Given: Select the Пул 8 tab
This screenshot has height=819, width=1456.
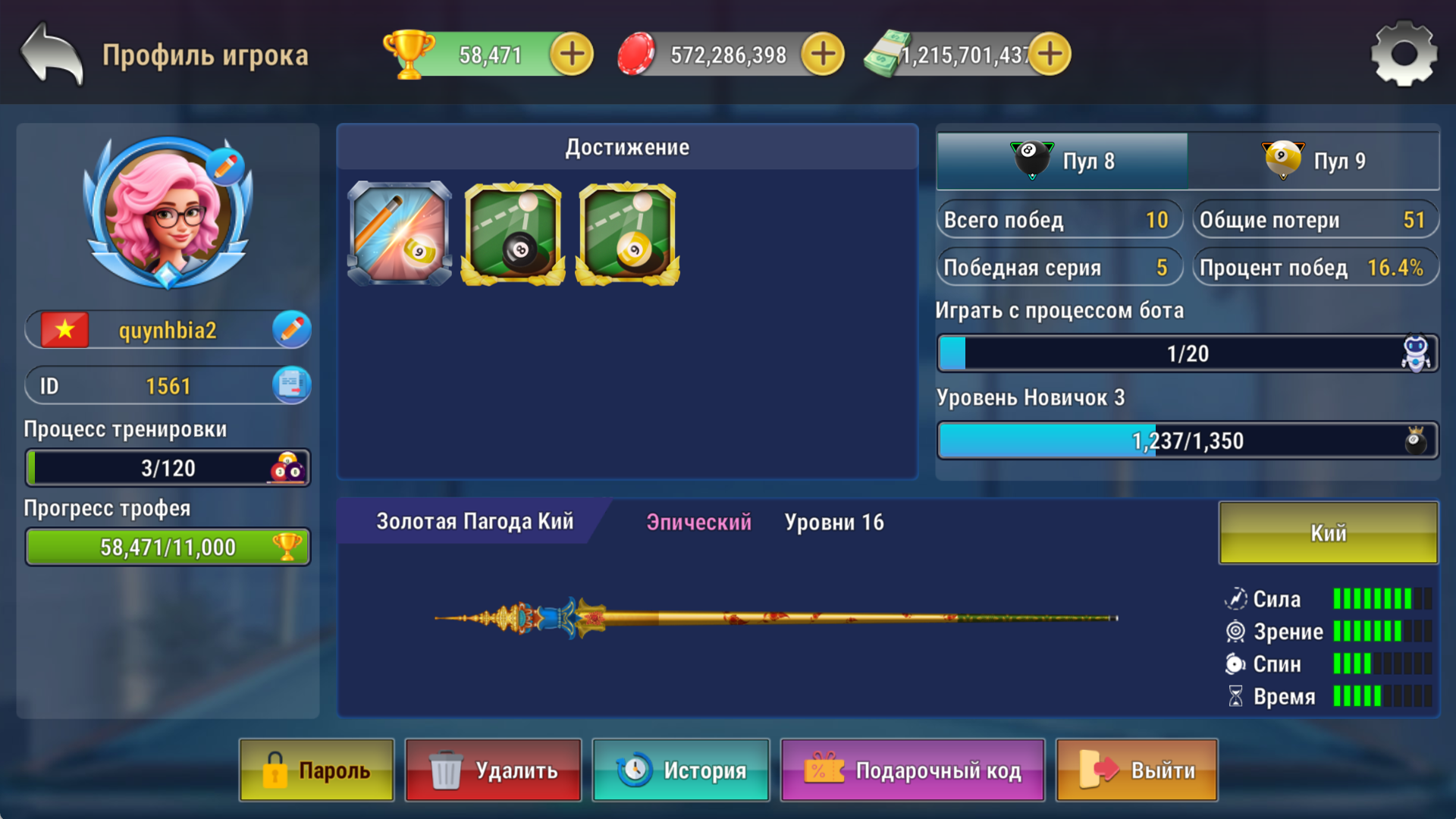Looking at the screenshot, I should [1062, 161].
